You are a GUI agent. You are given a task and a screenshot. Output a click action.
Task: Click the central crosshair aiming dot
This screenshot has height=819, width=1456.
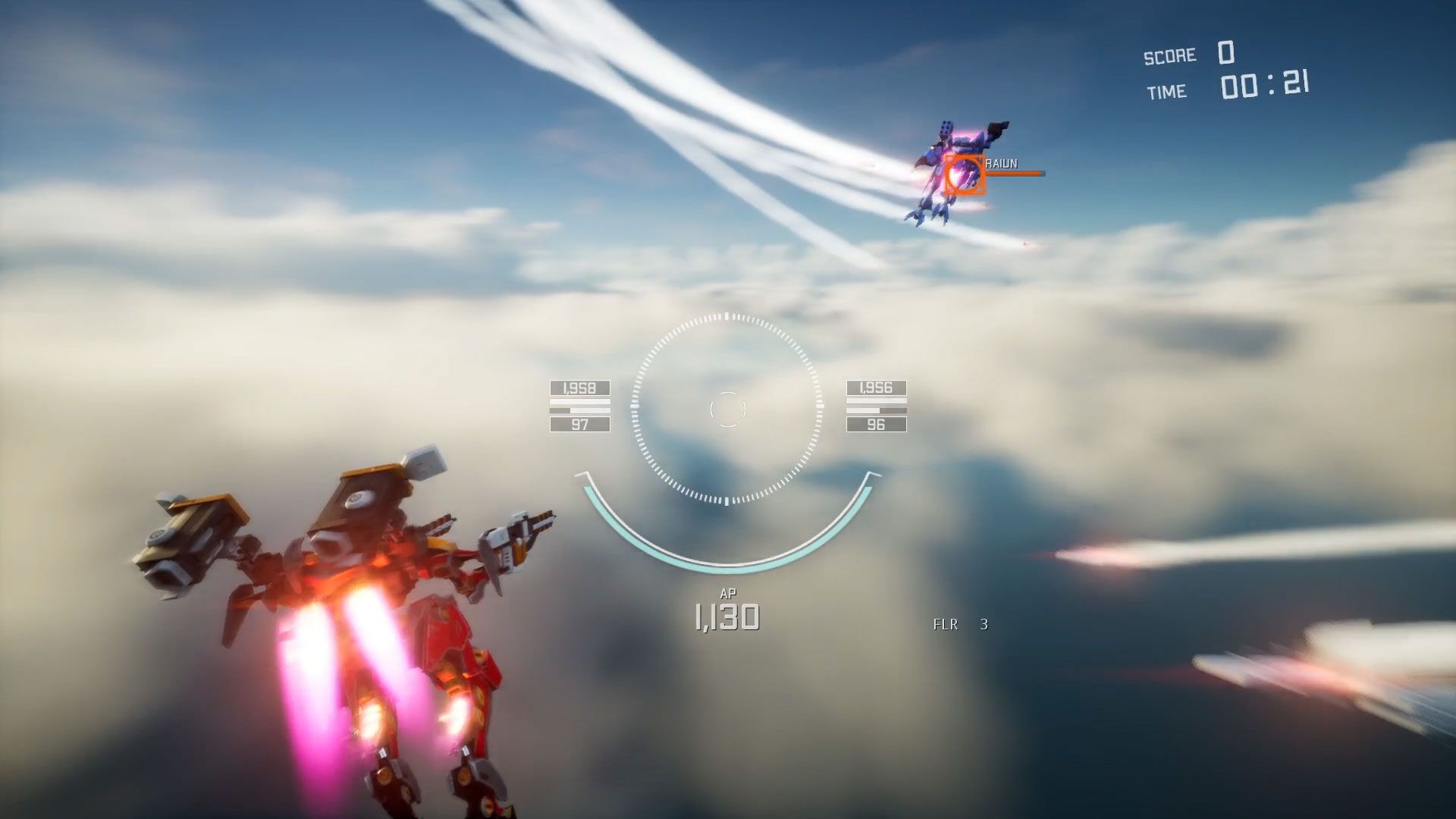pos(728,409)
